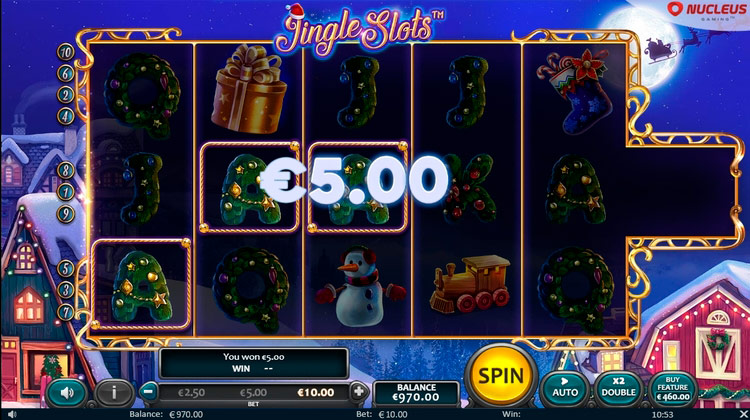Toggle the sound speaker button
Viewport: 750px width, 420px height.
66,391
